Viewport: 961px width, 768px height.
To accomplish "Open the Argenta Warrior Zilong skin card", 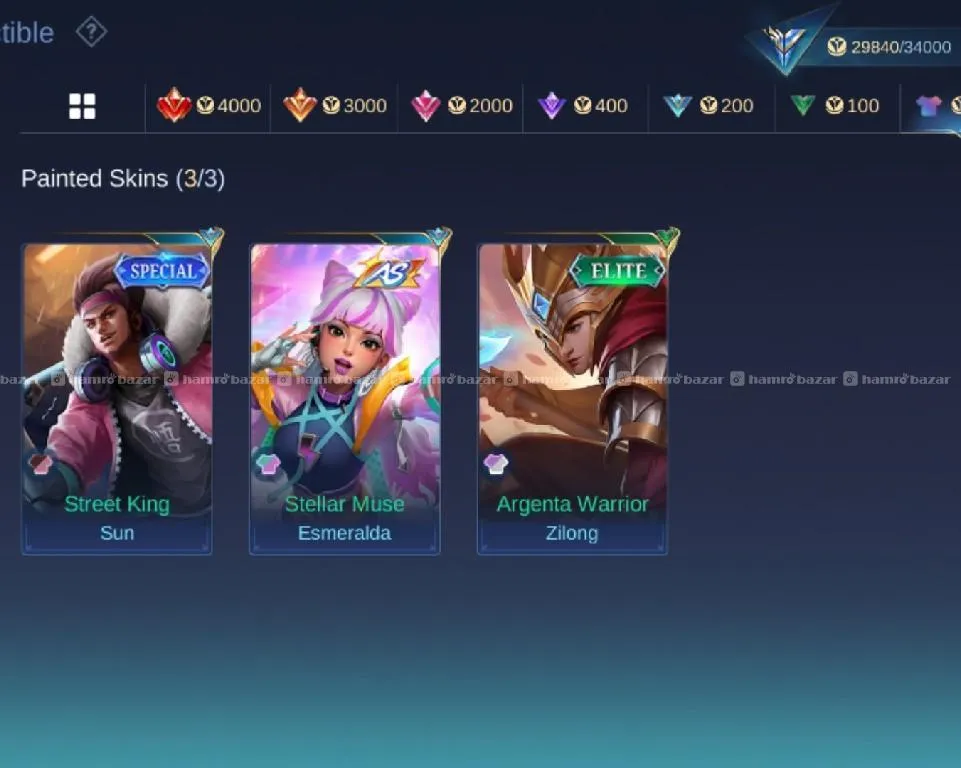I will [572, 398].
